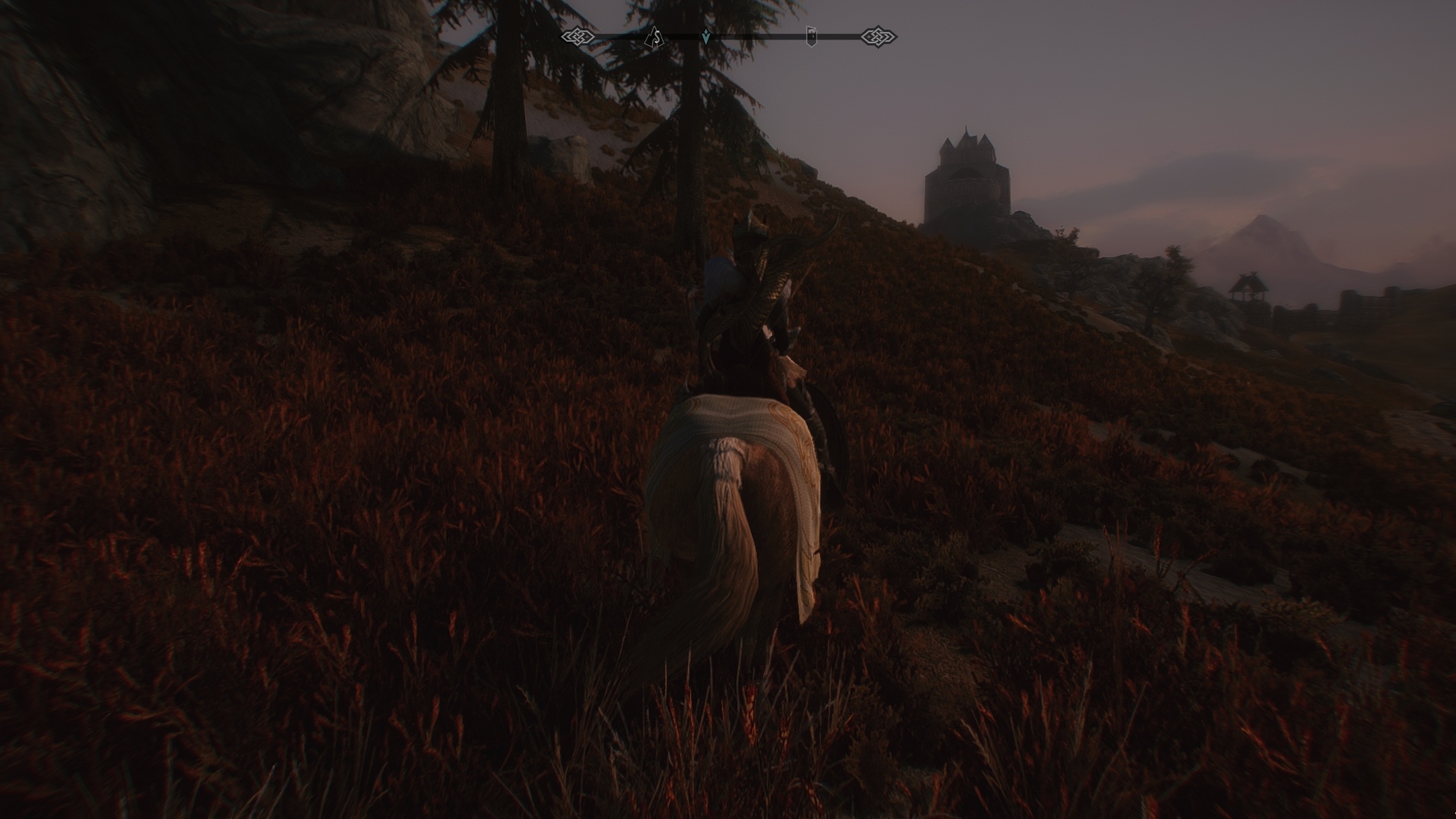Click the right decorative knot on the compass
The width and height of the screenshot is (1456, 819).
879,36
